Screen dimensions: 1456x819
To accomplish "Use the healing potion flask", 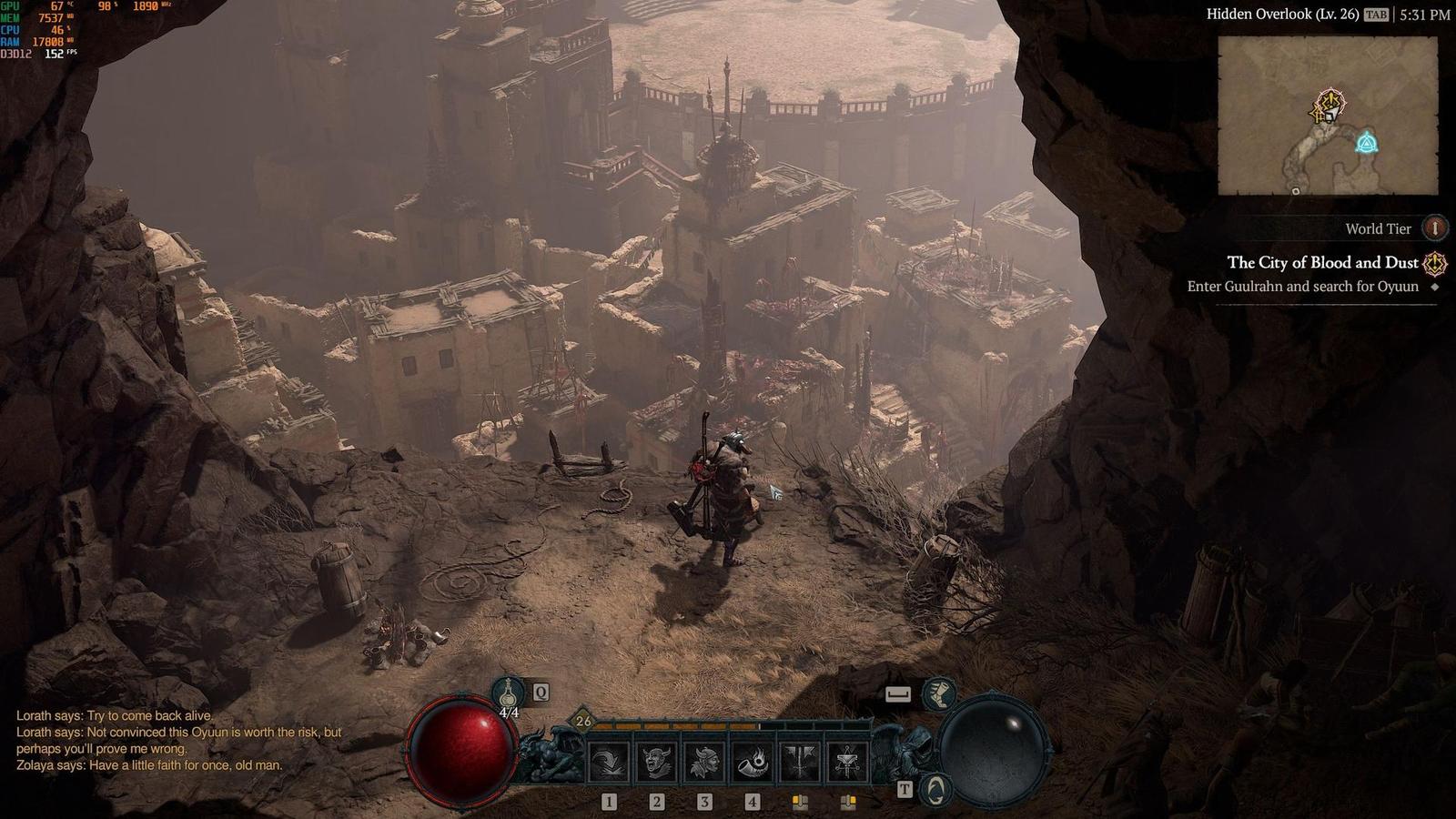I will 509,693.
